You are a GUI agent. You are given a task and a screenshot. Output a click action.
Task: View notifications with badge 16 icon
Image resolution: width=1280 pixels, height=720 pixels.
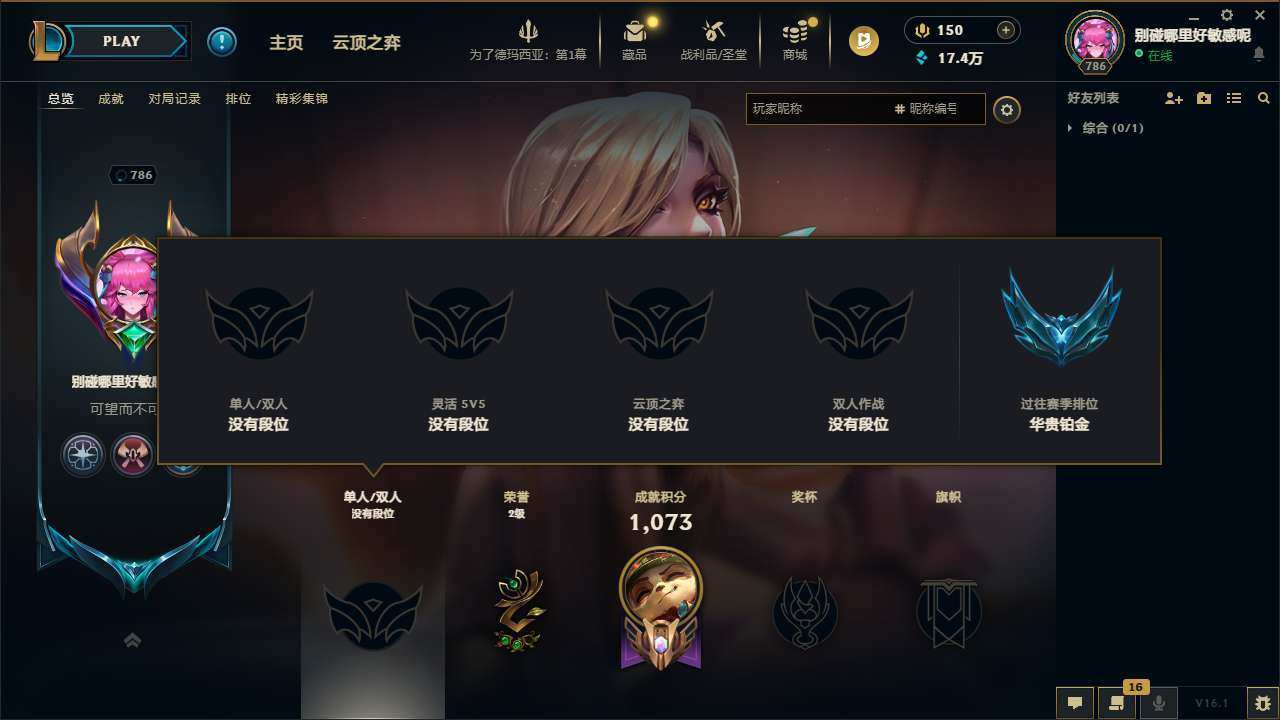point(1114,701)
